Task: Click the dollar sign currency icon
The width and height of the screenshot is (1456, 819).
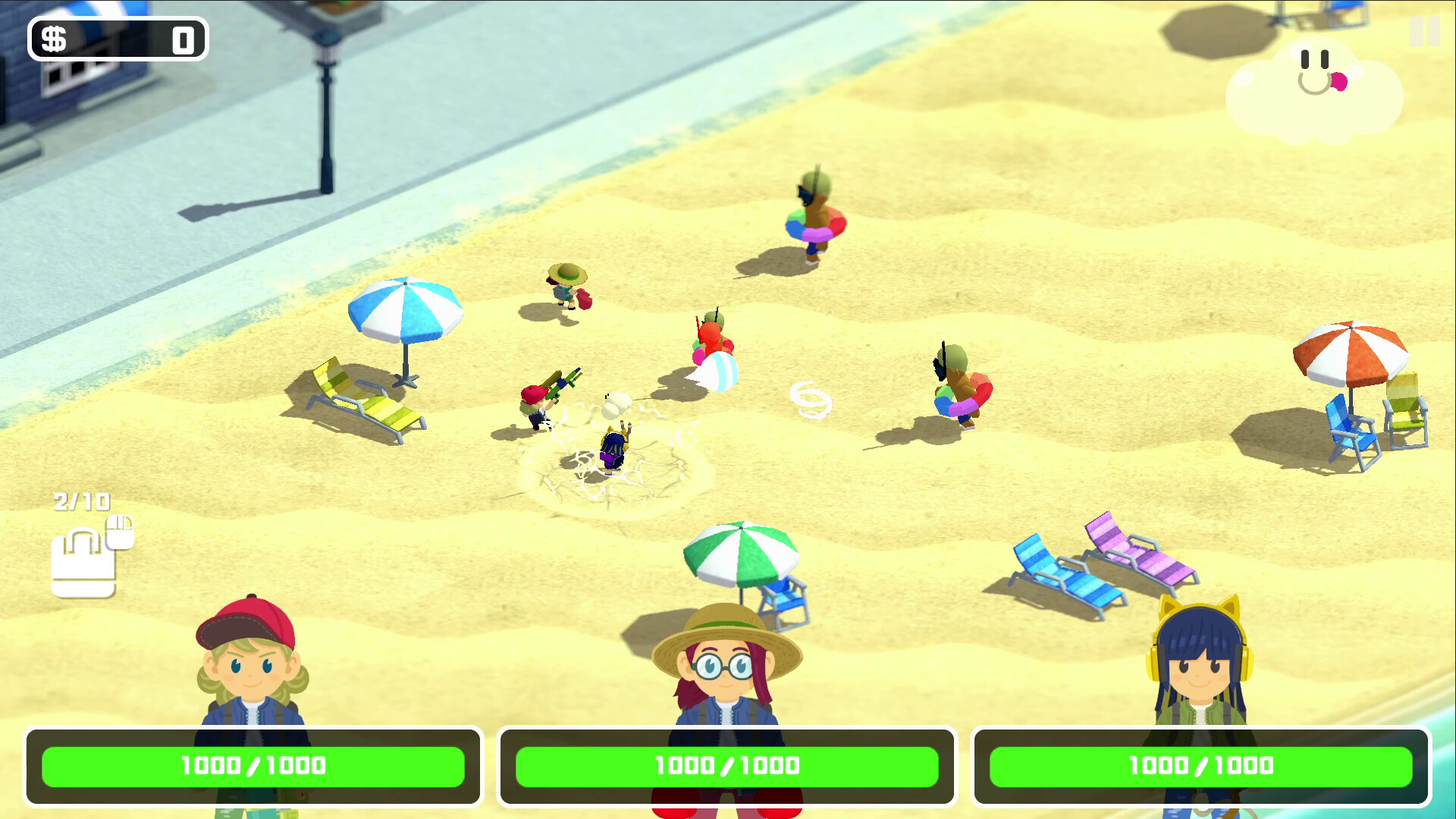Action: (x=55, y=38)
